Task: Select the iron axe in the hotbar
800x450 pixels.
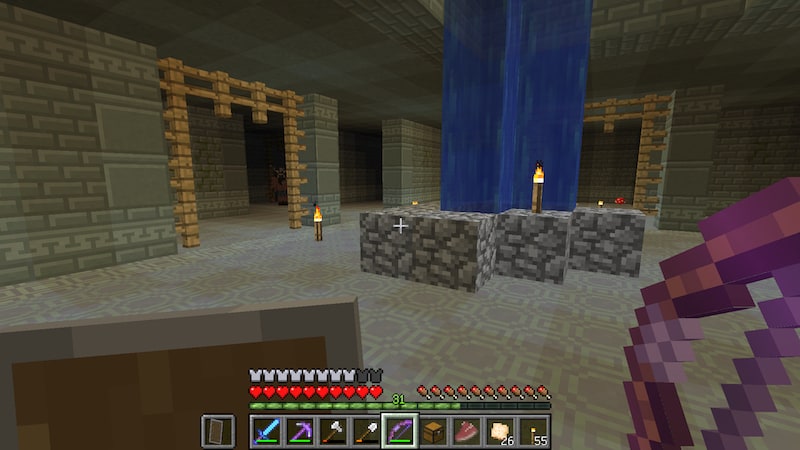Action: [x=333, y=431]
